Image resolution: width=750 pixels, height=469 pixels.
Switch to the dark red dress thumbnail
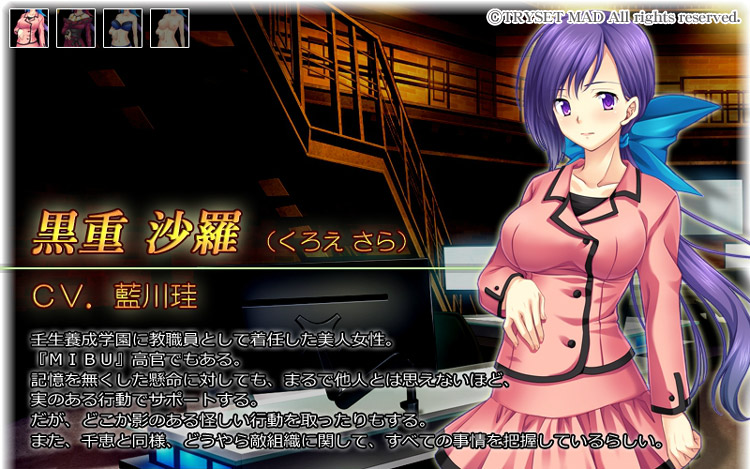point(75,28)
